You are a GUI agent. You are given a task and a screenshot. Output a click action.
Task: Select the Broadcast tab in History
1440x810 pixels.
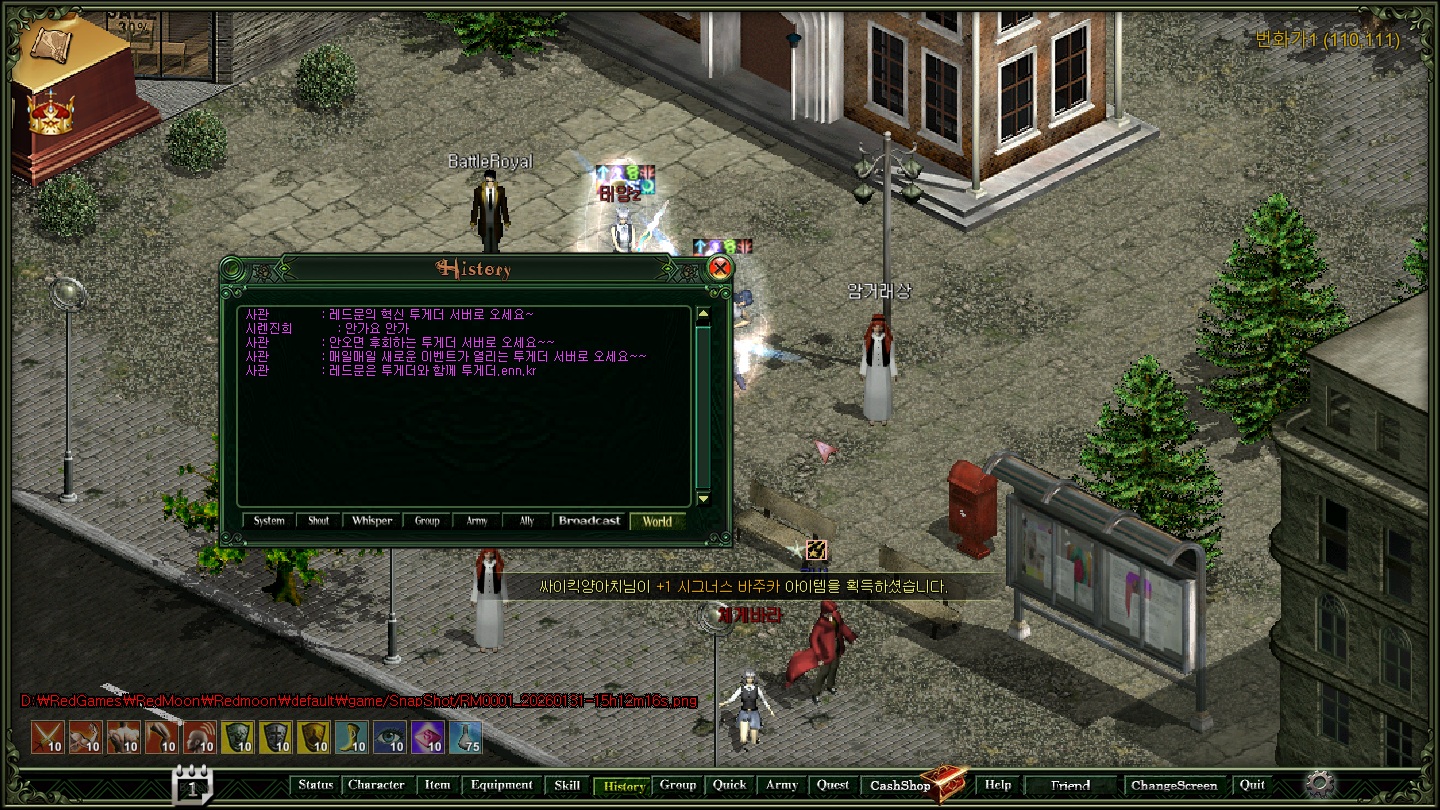[x=589, y=521]
